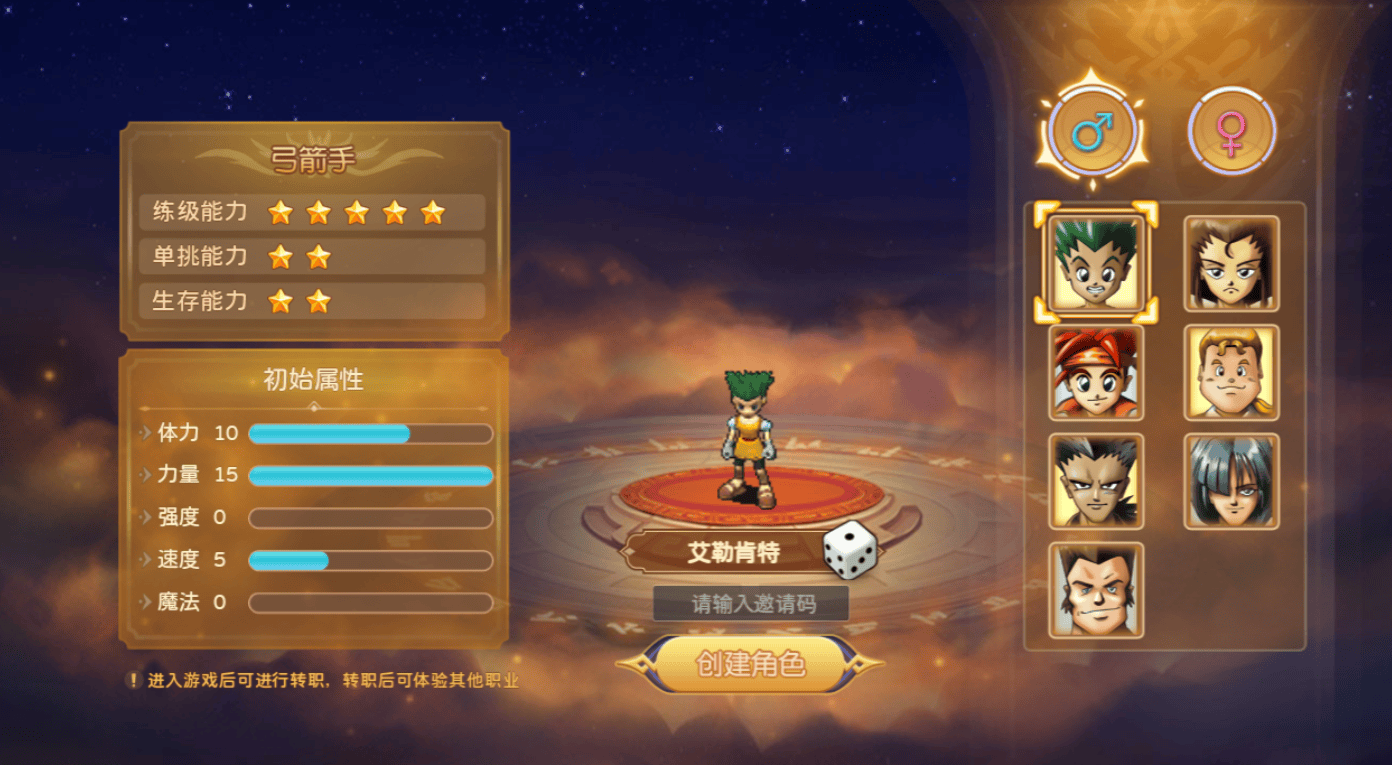Select the male gender symbol
The image size is (1392, 765).
click(1092, 128)
